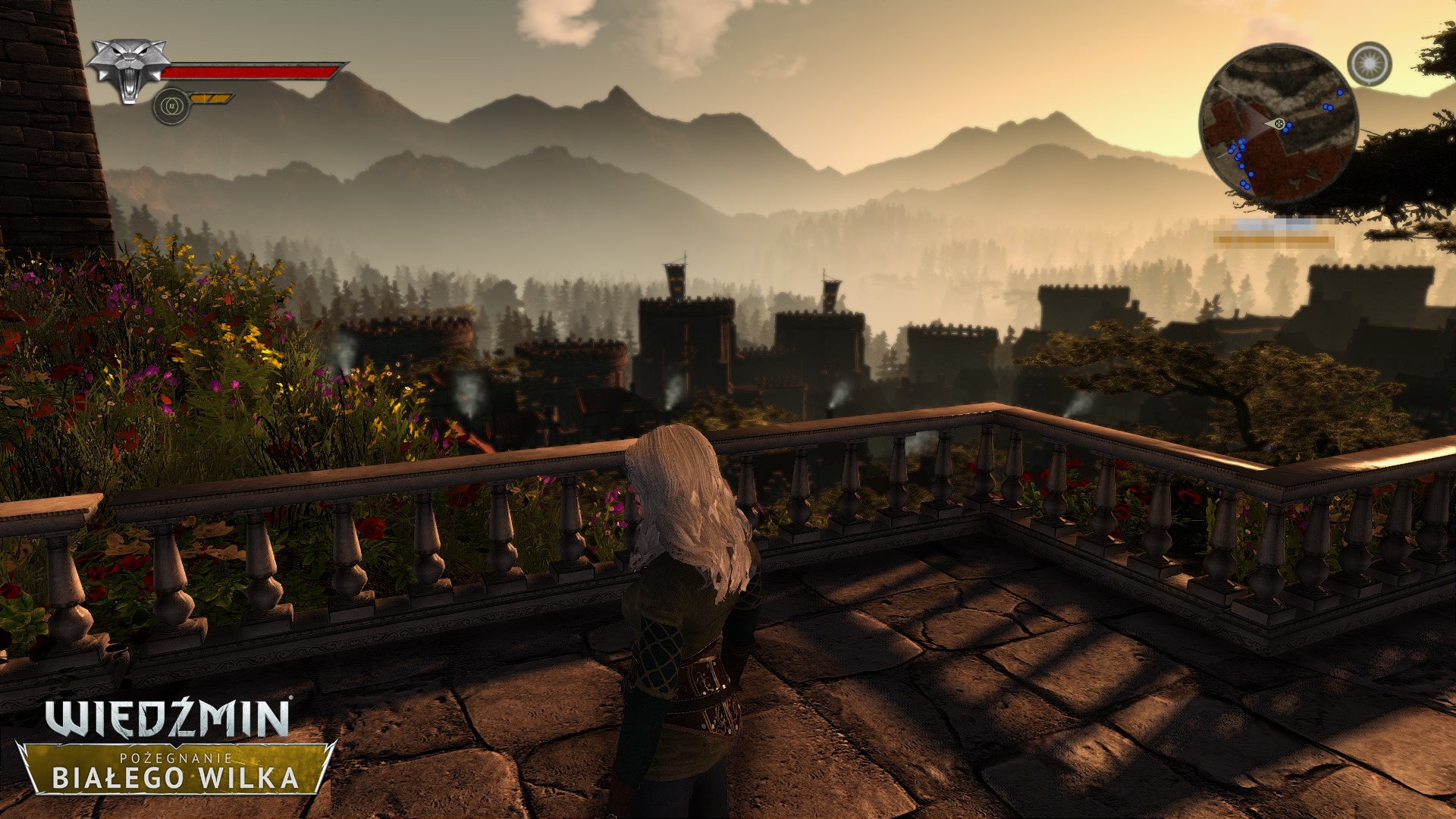1456x819 pixels.
Task: Click the sun time-of-day icon
Action: (x=1370, y=64)
